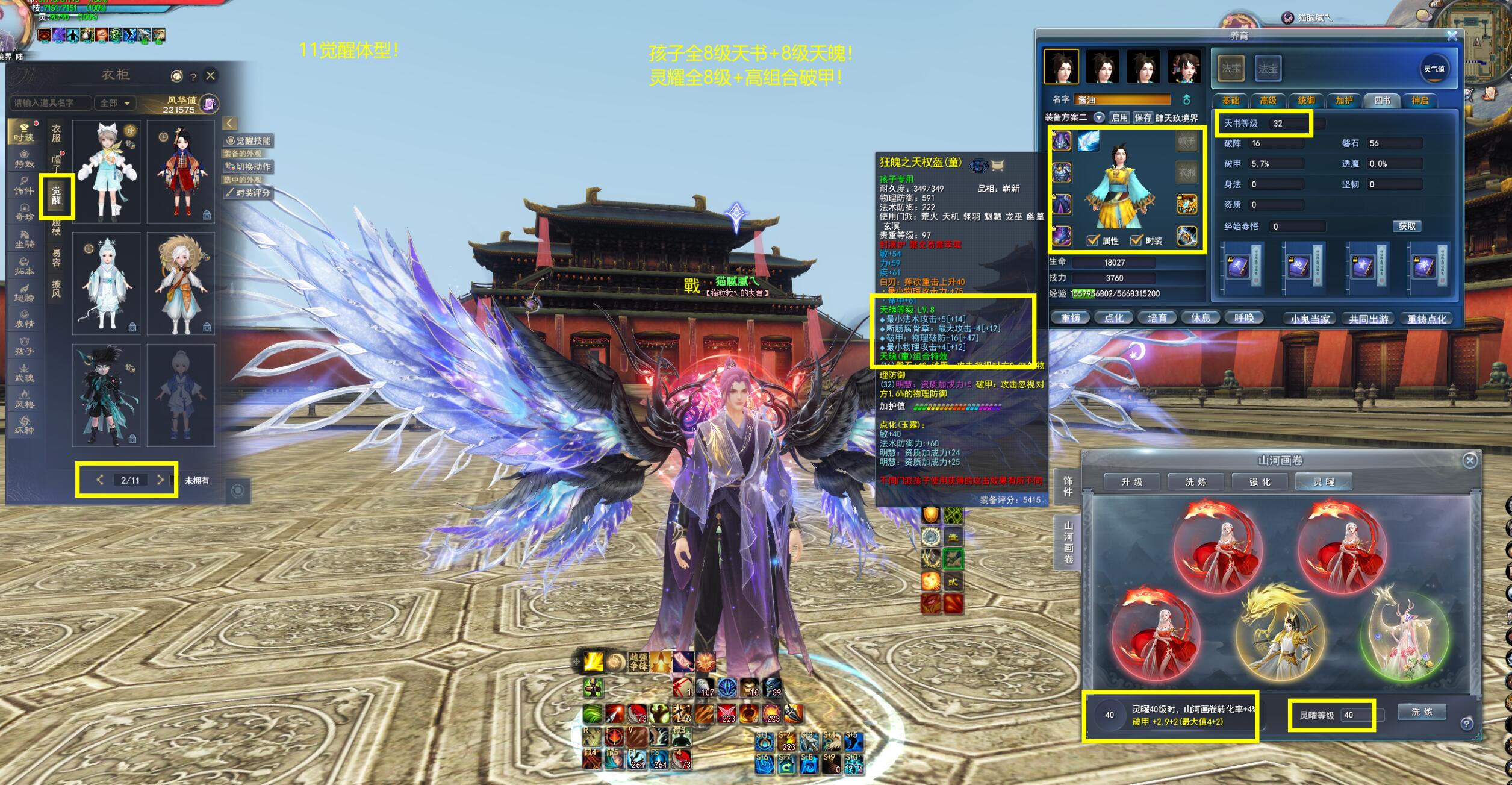Select the 觉醒 wardrobe category

(57, 195)
